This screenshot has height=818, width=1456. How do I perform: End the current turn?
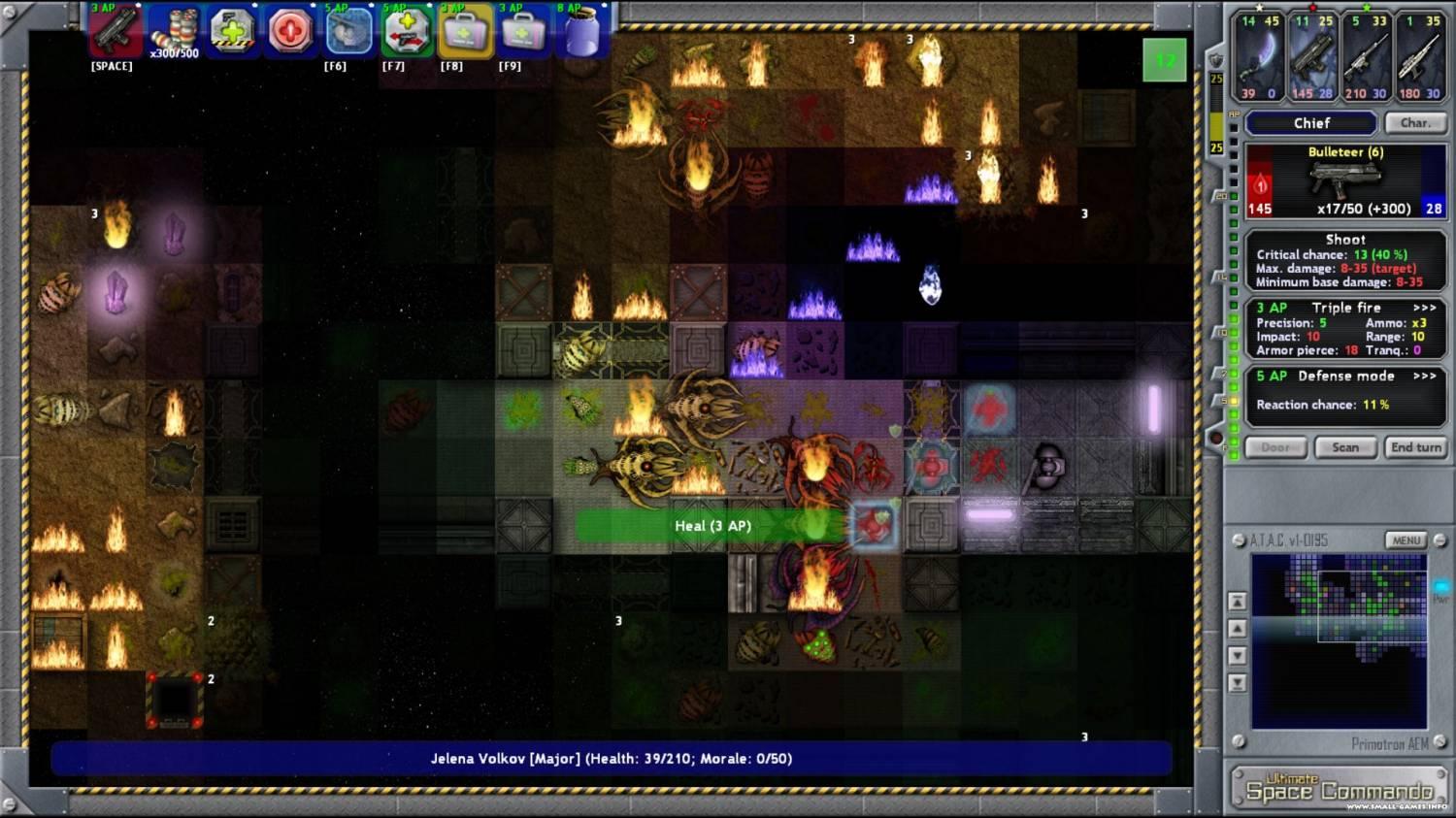tap(1415, 447)
